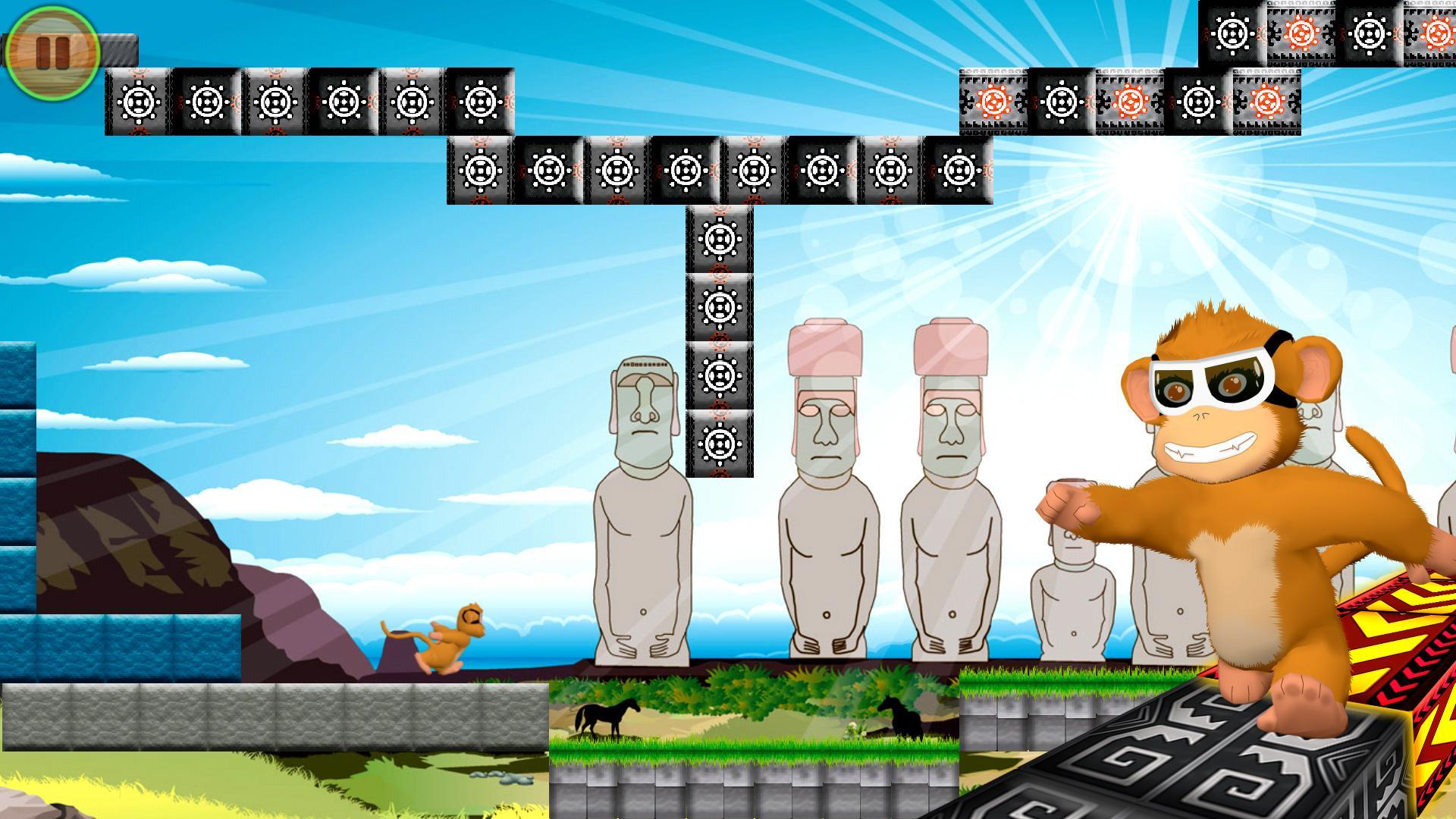
Task: Tap the leftmost block of the upper-left row
Action: click(138, 102)
